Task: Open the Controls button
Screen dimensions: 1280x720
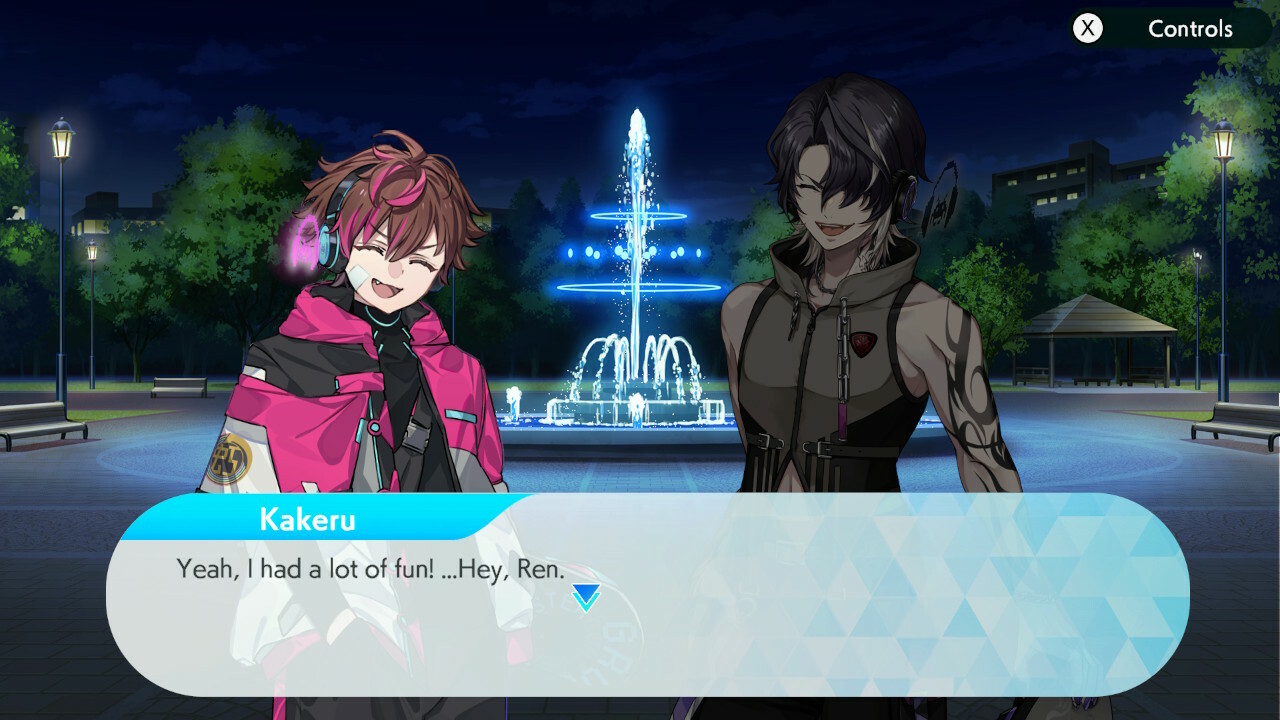Action: click(1168, 29)
